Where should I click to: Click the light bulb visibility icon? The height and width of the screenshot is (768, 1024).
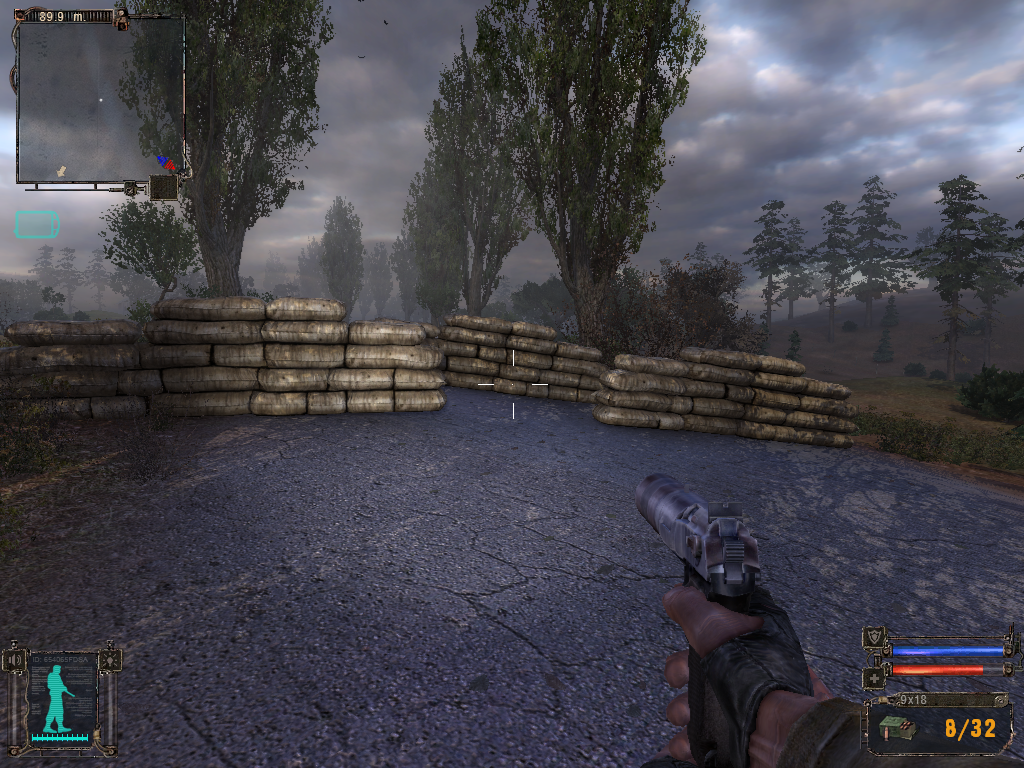click(109, 660)
